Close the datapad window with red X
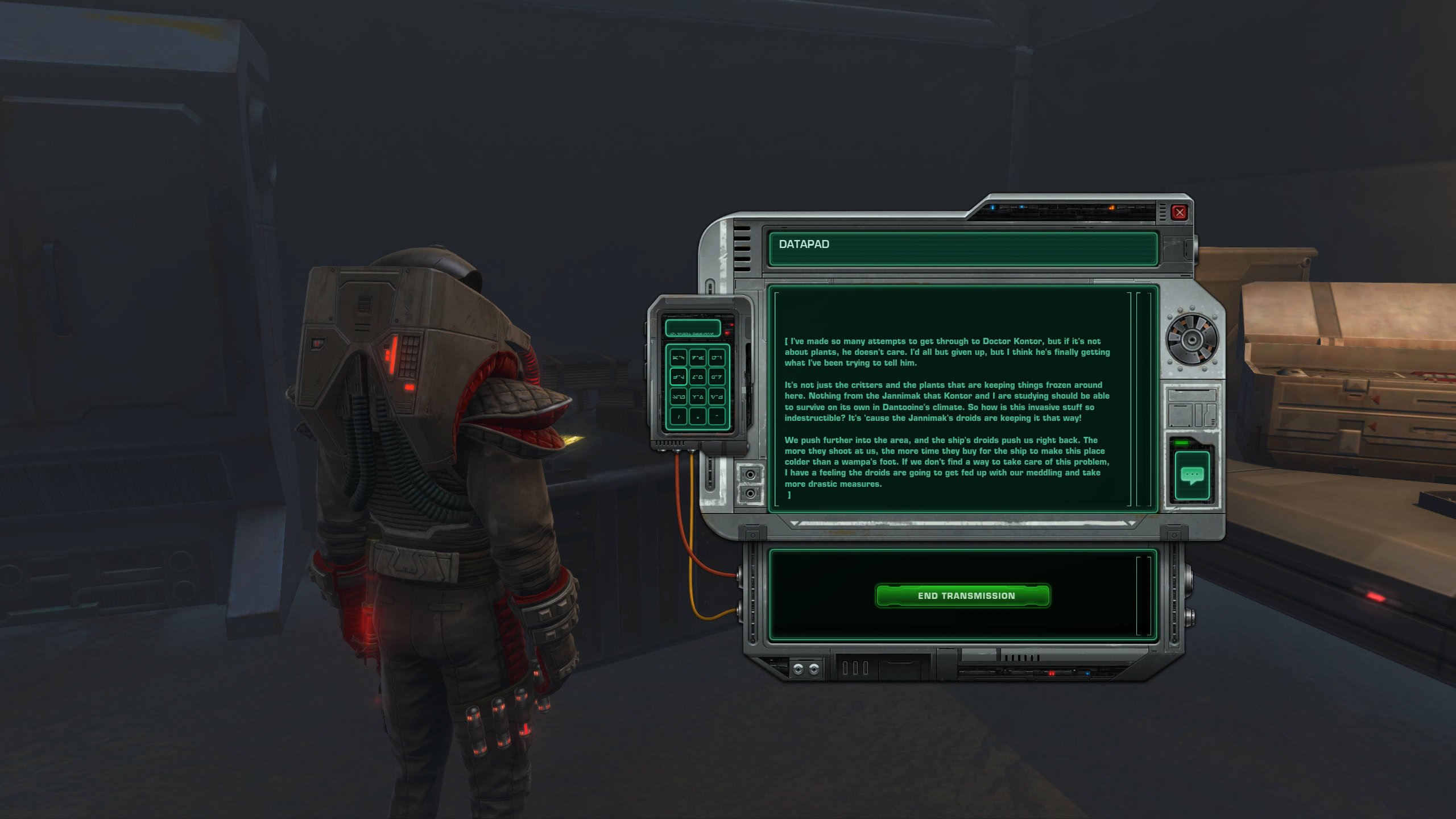Screen dimensions: 1456x819 (1180, 213)
